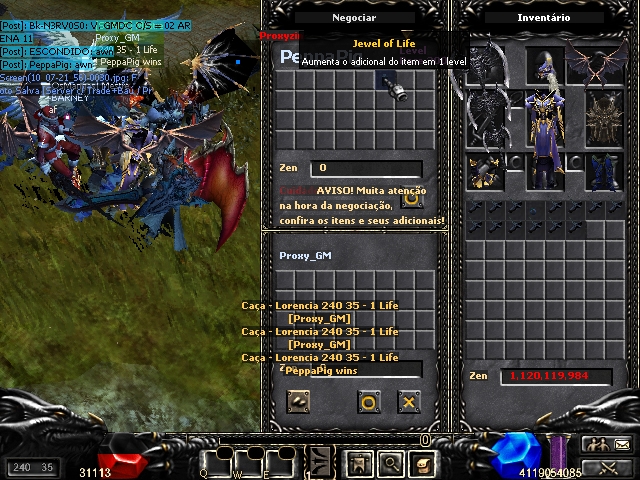The width and height of the screenshot is (640, 480).
Task: Select the equipped blue boots slot
Action: (x=603, y=171)
